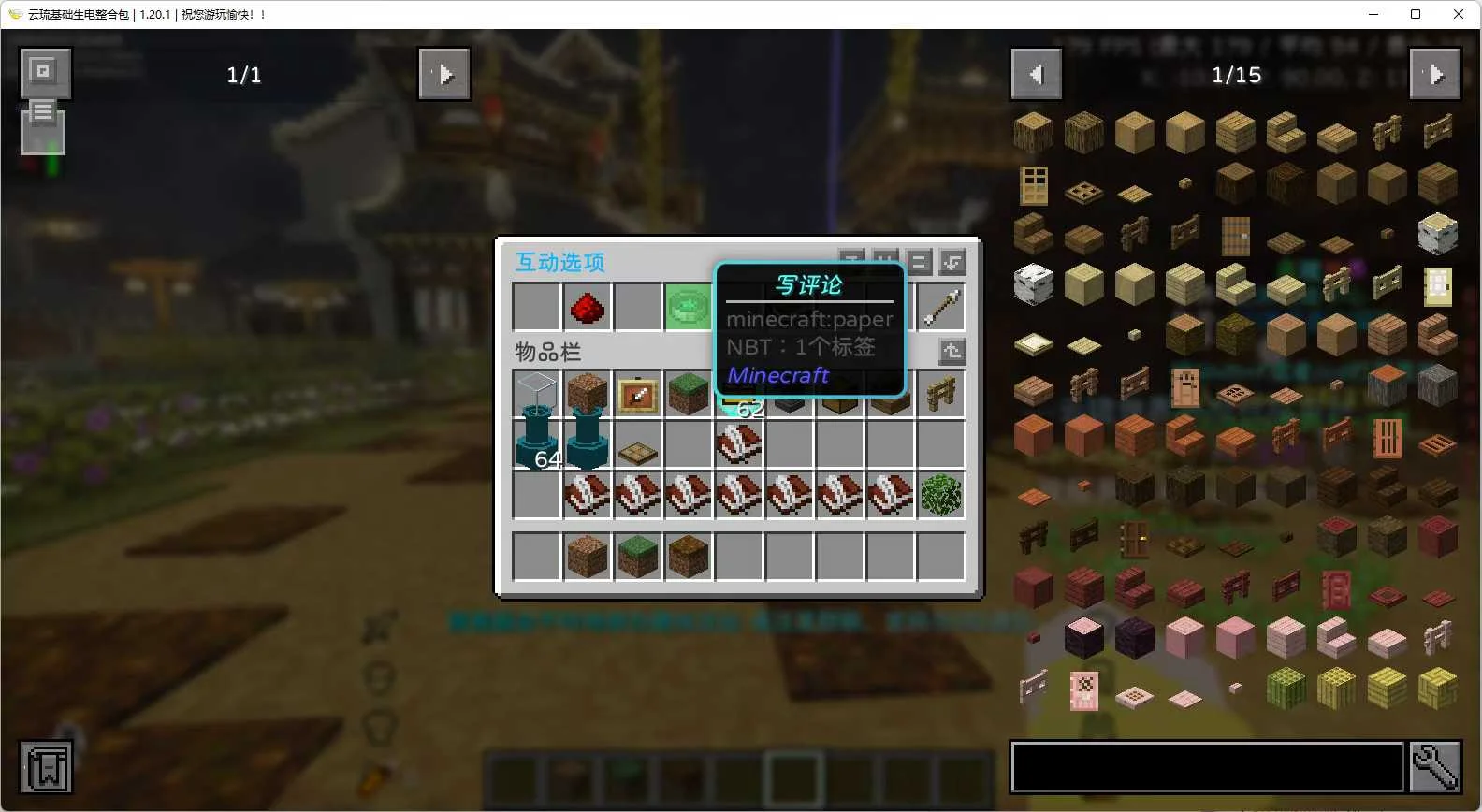Pick the item frame in inventory
Image resolution: width=1482 pixels, height=812 pixels.
click(637, 395)
